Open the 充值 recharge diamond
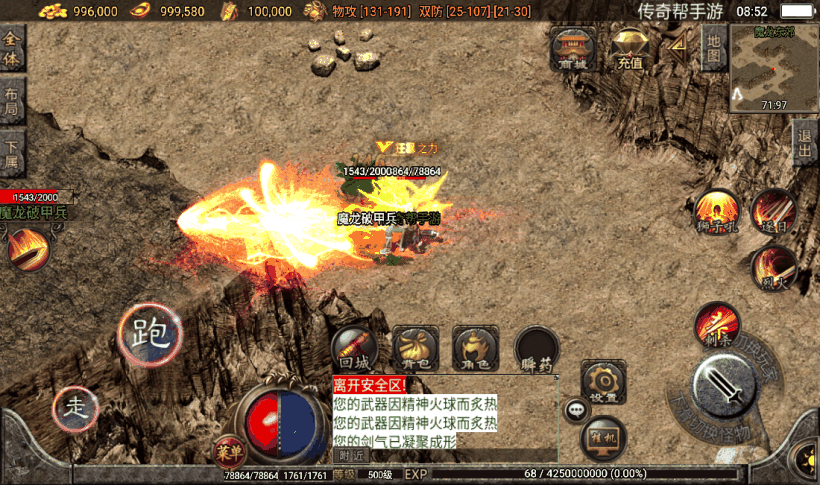The height and width of the screenshot is (485, 820). 629,47
